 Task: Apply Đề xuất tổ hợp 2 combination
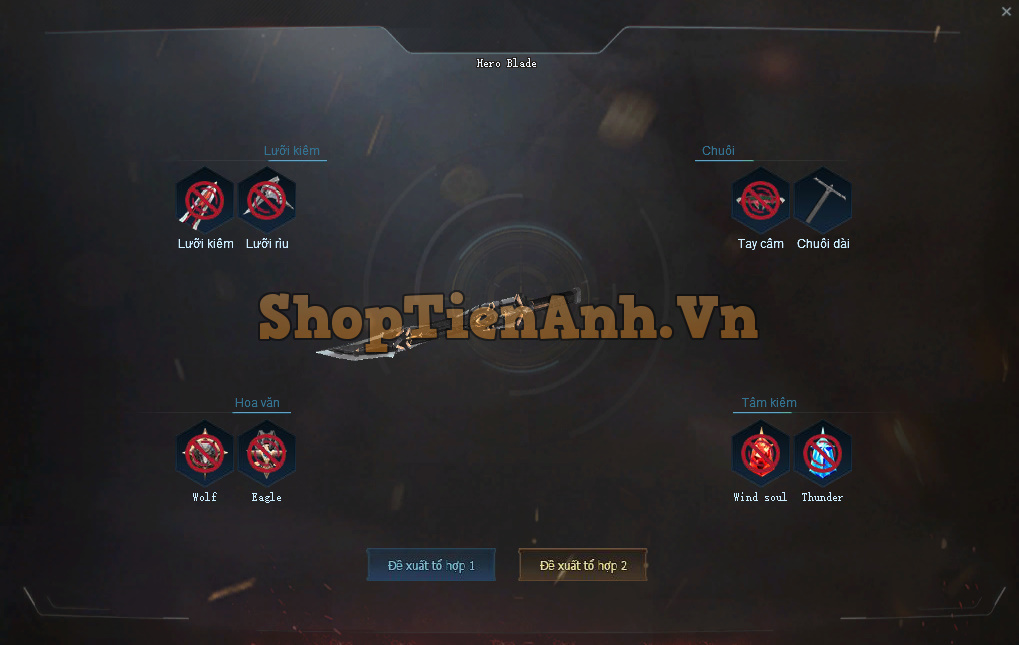583,566
